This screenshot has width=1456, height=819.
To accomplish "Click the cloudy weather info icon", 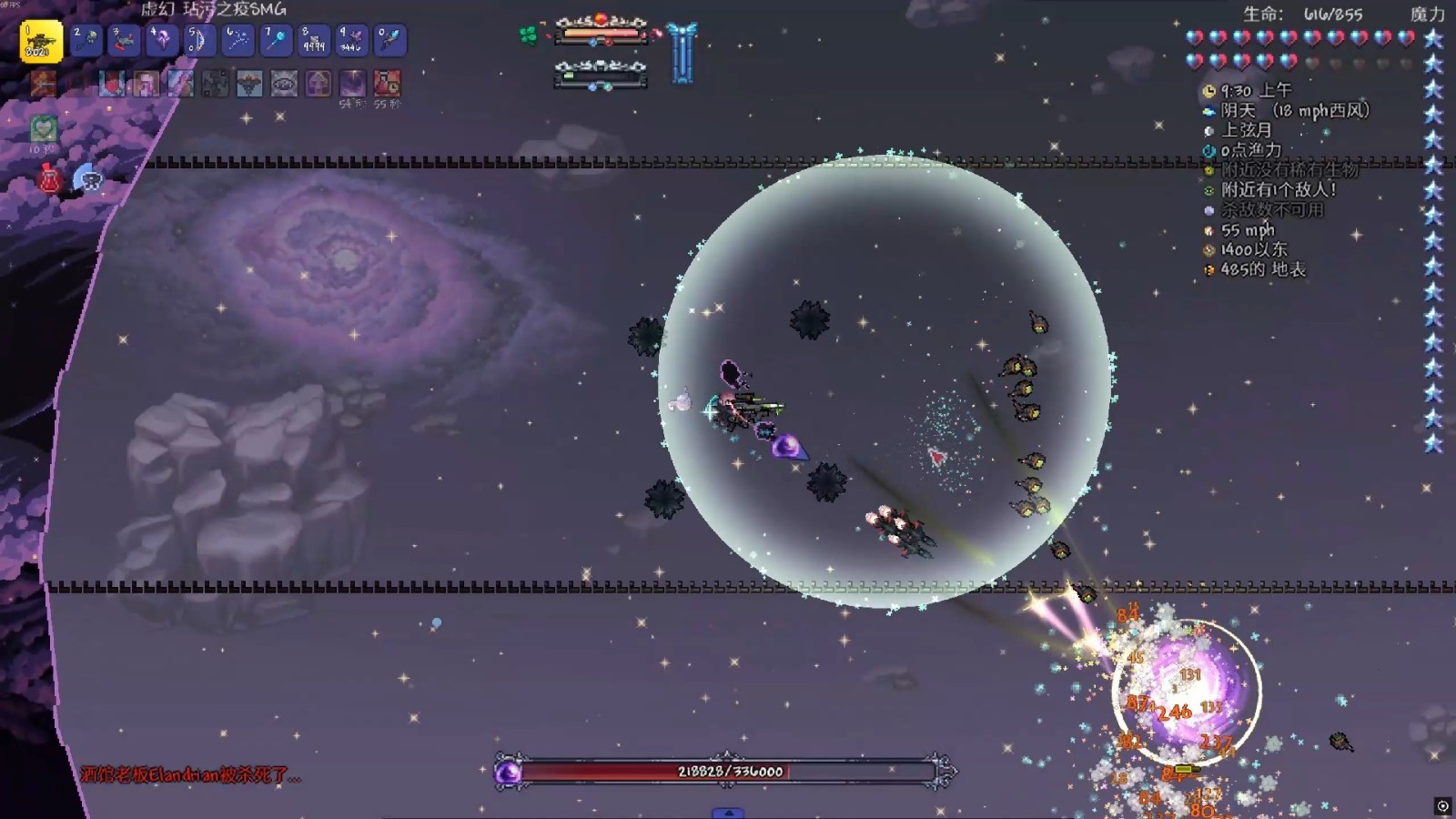I will coord(1209,111).
